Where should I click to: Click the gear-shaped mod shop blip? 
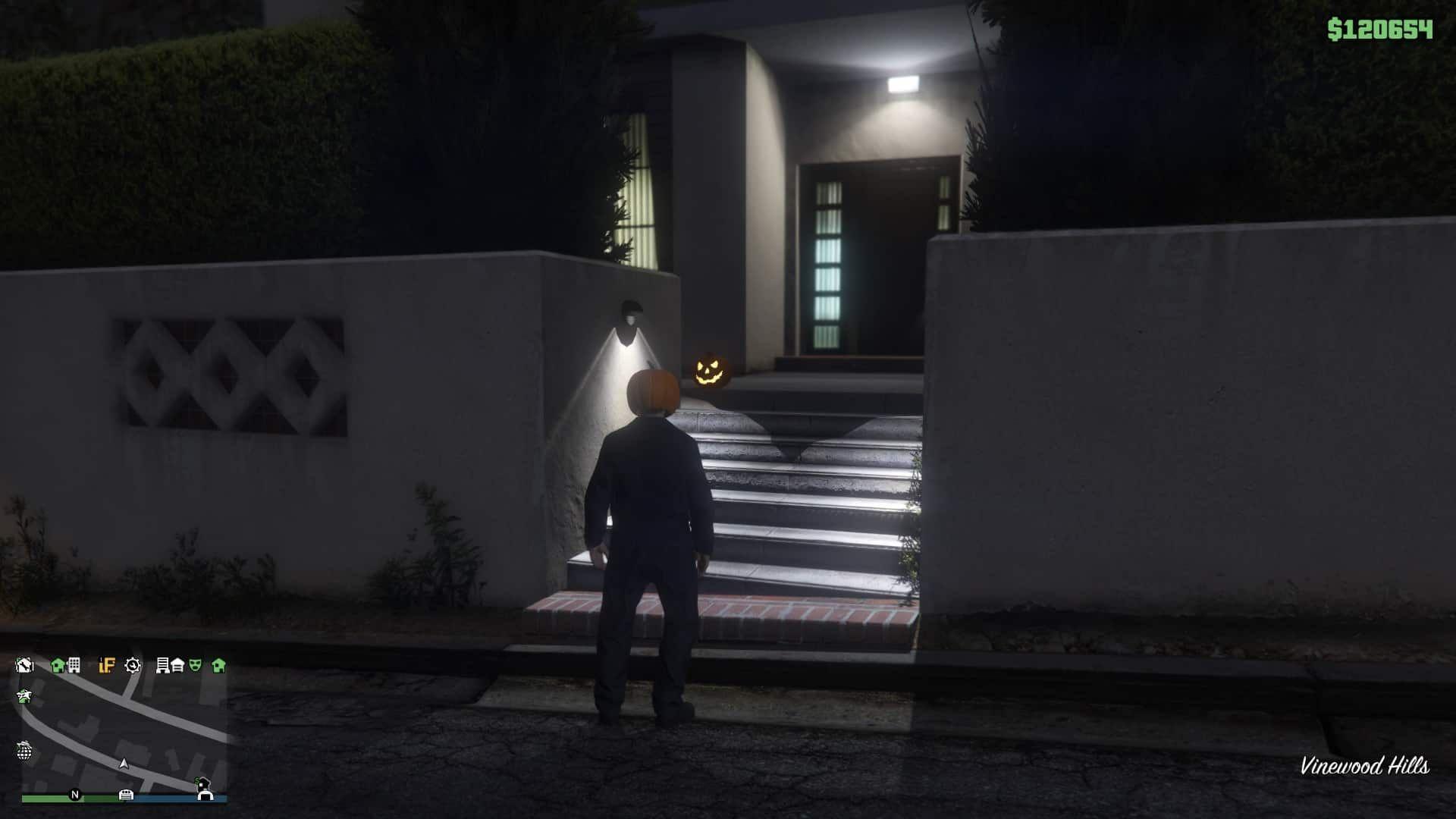tap(133, 666)
